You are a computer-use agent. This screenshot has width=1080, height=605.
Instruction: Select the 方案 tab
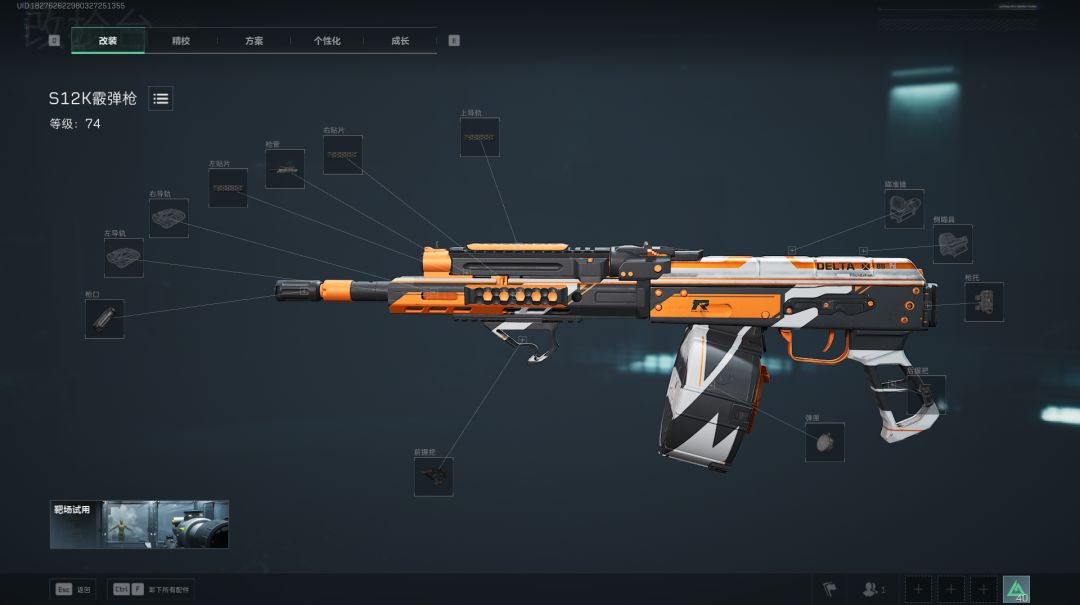coord(254,41)
